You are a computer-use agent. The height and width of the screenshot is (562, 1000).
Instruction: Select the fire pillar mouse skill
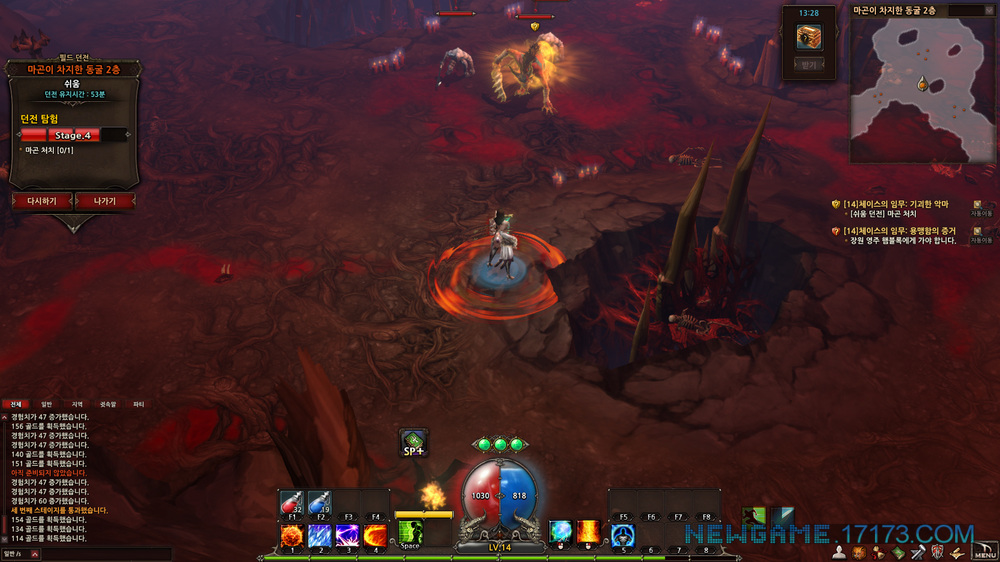(589, 532)
